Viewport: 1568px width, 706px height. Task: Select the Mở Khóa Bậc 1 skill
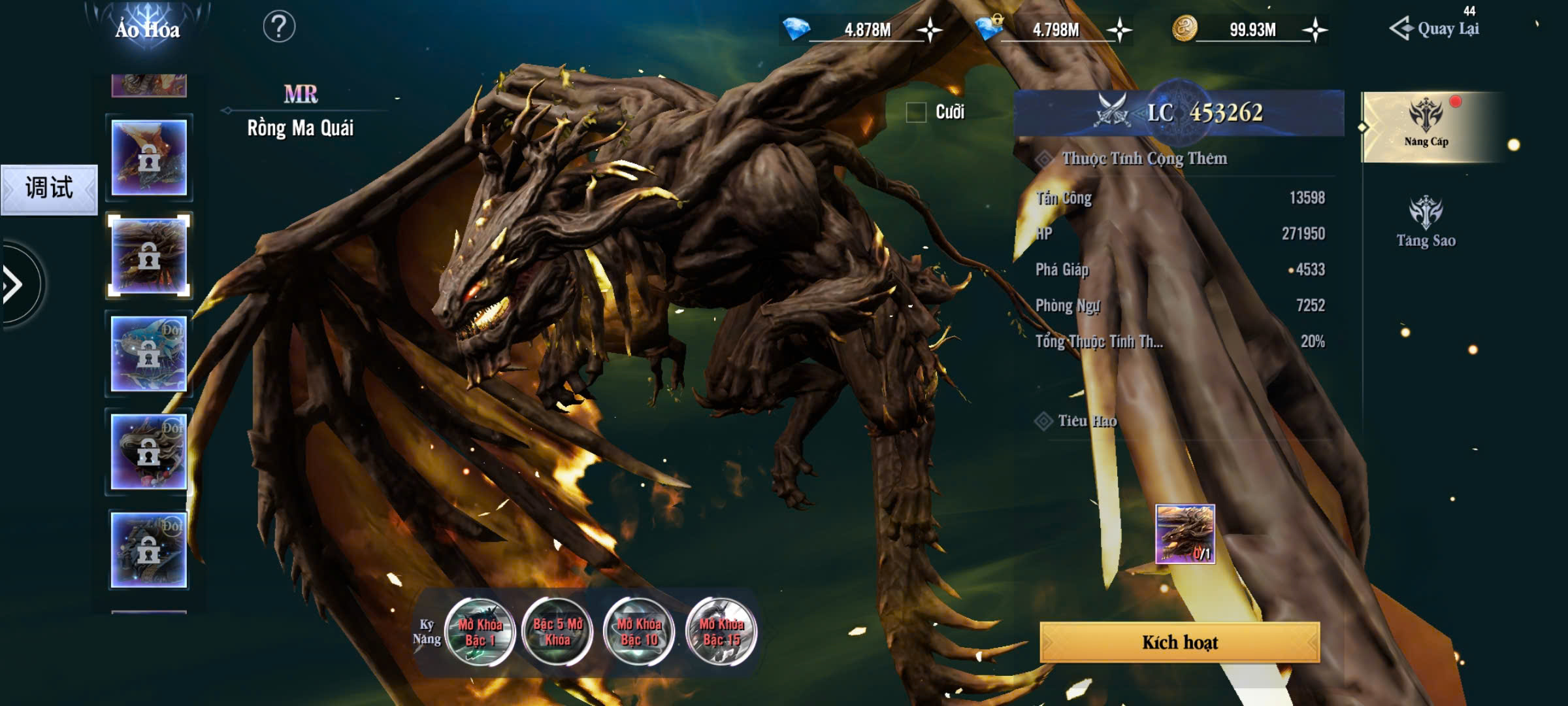(480, 632)
